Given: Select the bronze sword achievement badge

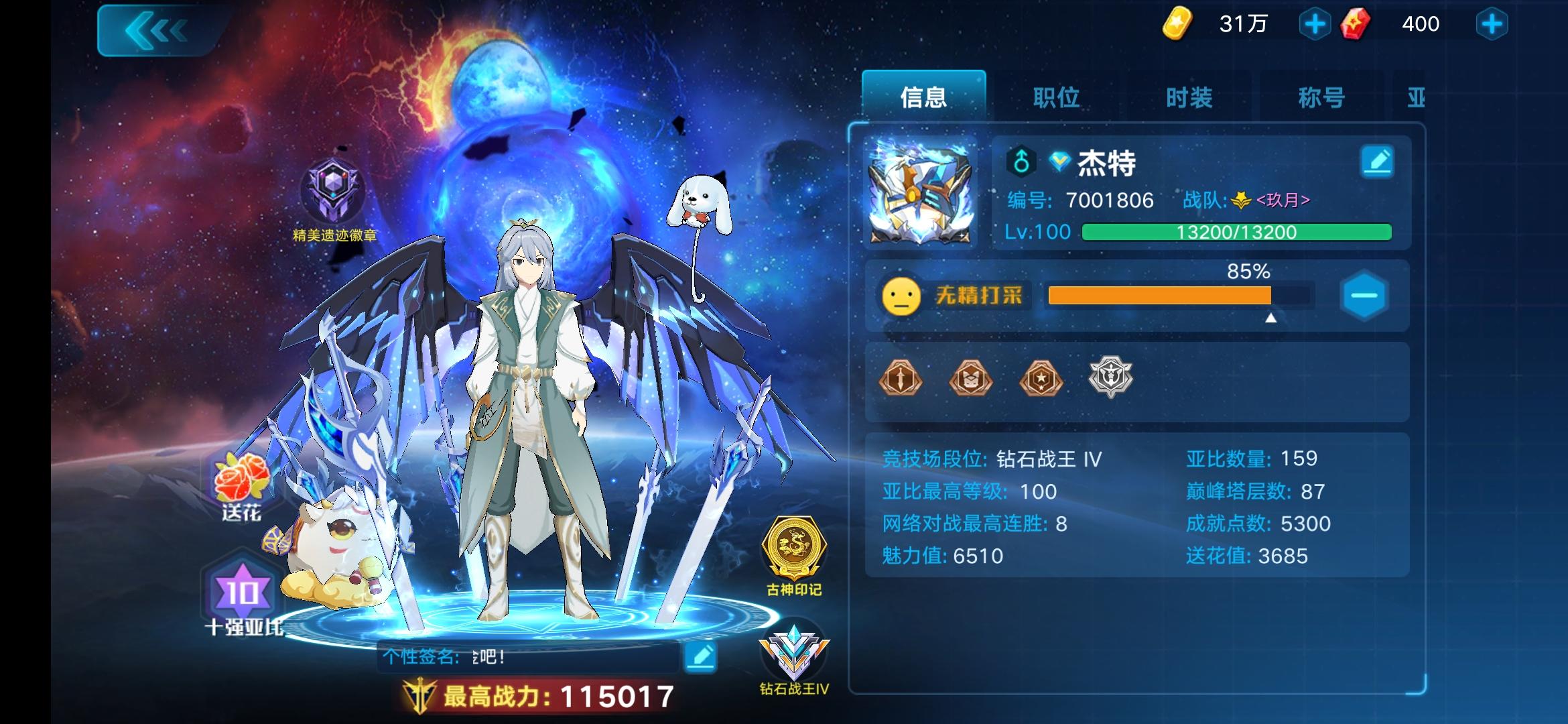Looking at the screenshot, I should [901, 380].
